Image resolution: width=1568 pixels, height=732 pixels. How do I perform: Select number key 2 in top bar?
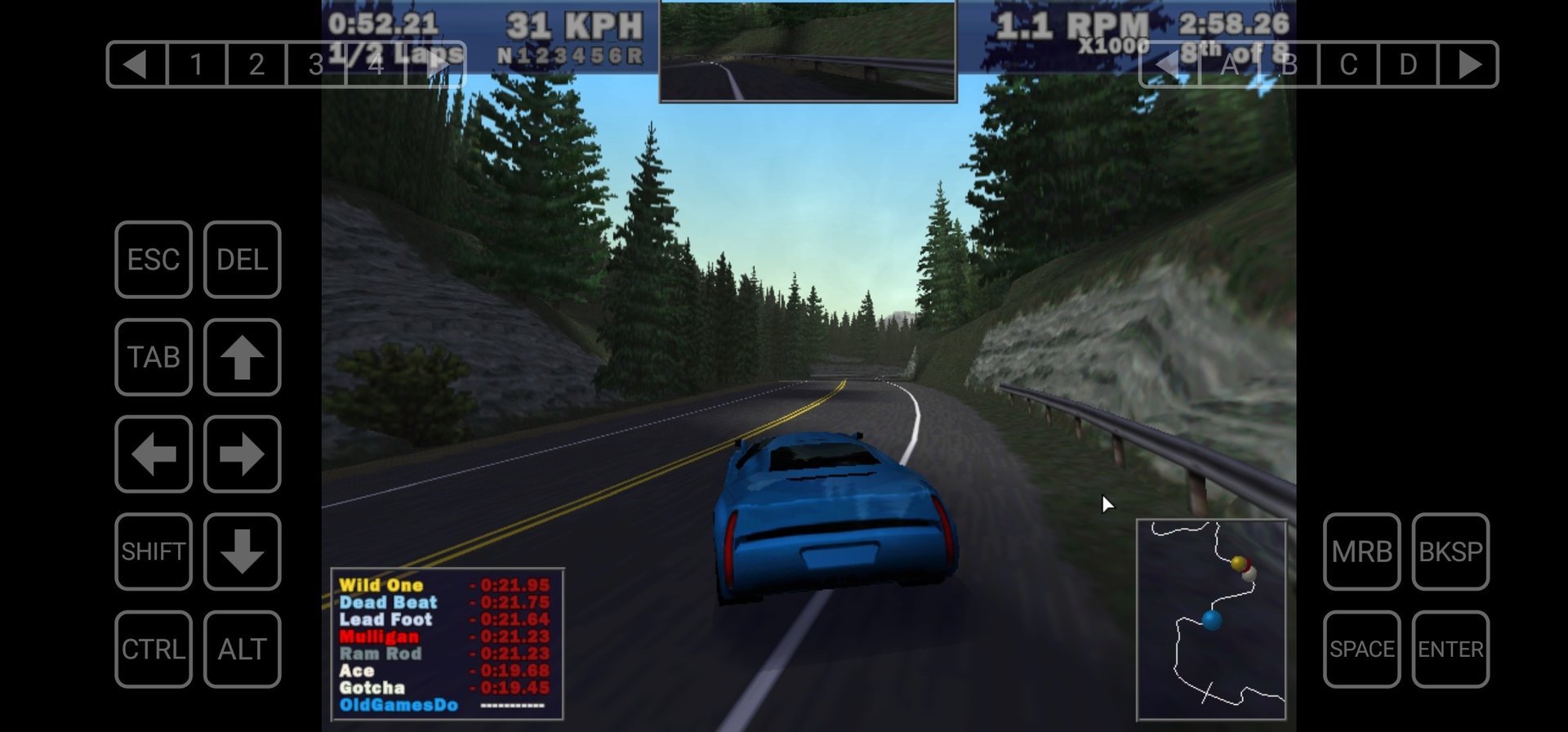[256, 64]
